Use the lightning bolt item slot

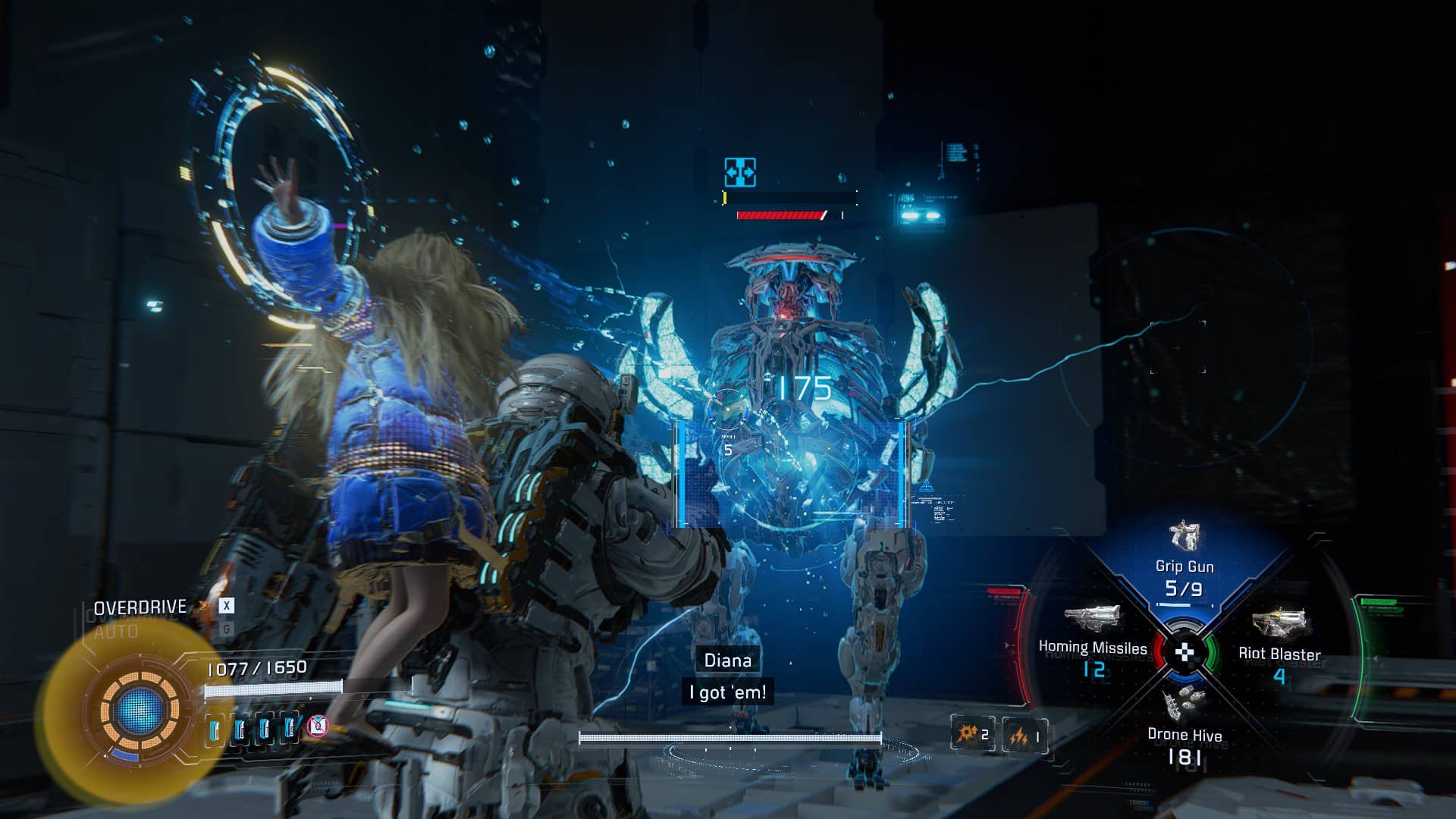(x=1025, y=735)
